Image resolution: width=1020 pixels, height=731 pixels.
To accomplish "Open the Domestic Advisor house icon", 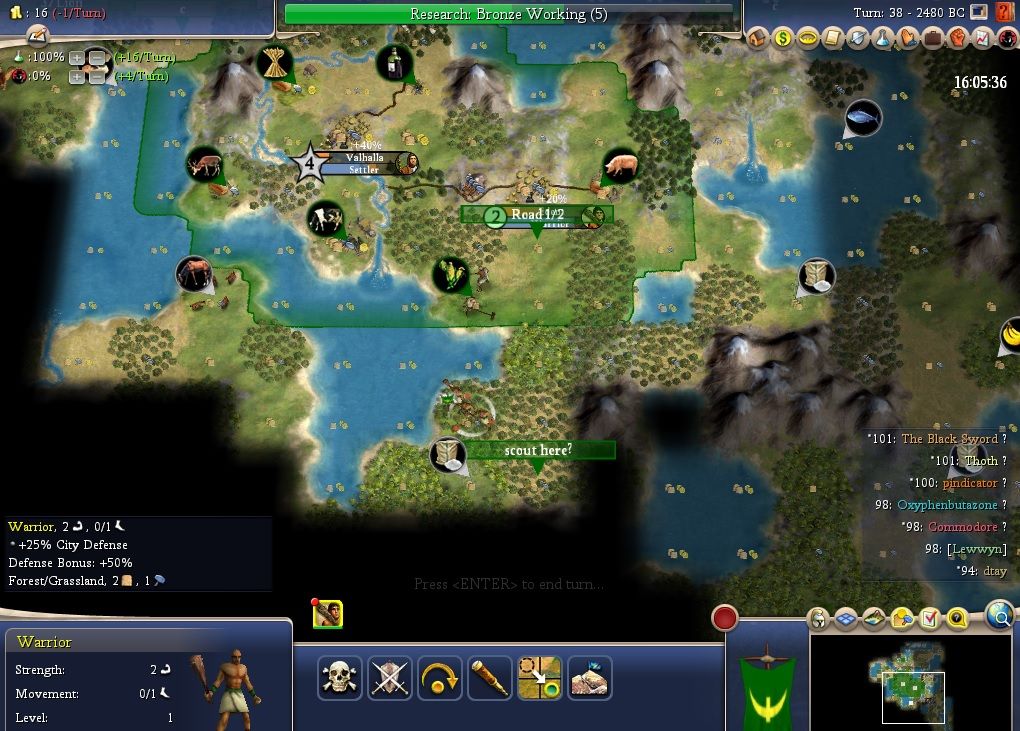I will (757, 38).
